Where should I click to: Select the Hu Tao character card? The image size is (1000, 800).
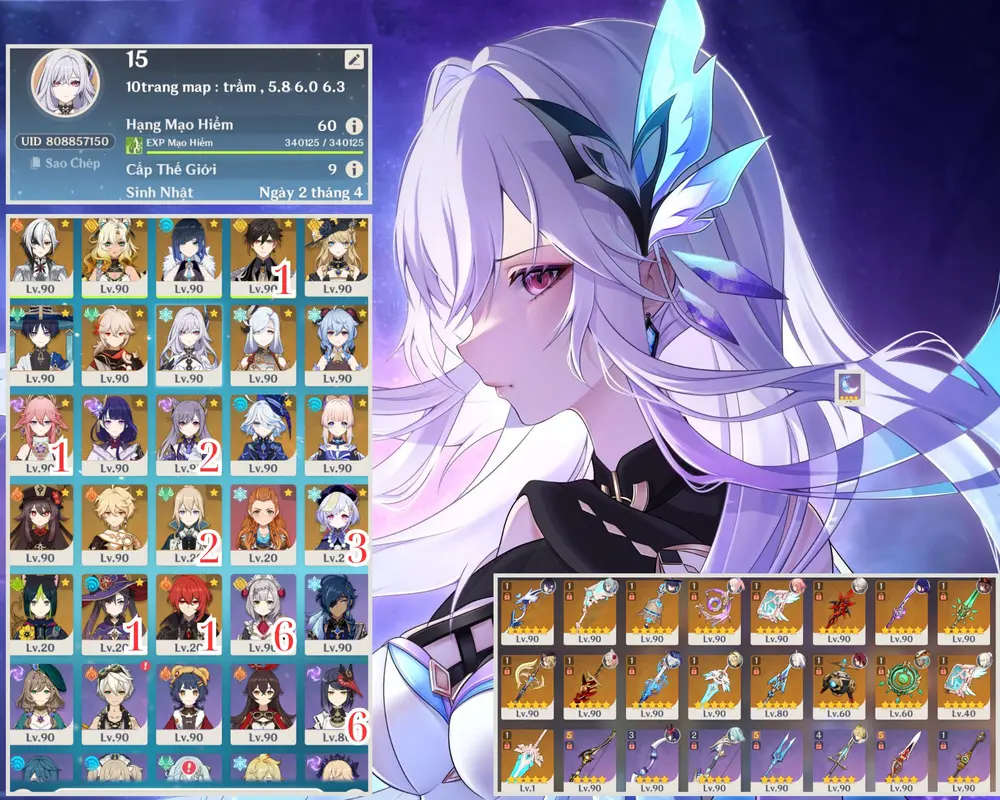[x=40, y=521]
